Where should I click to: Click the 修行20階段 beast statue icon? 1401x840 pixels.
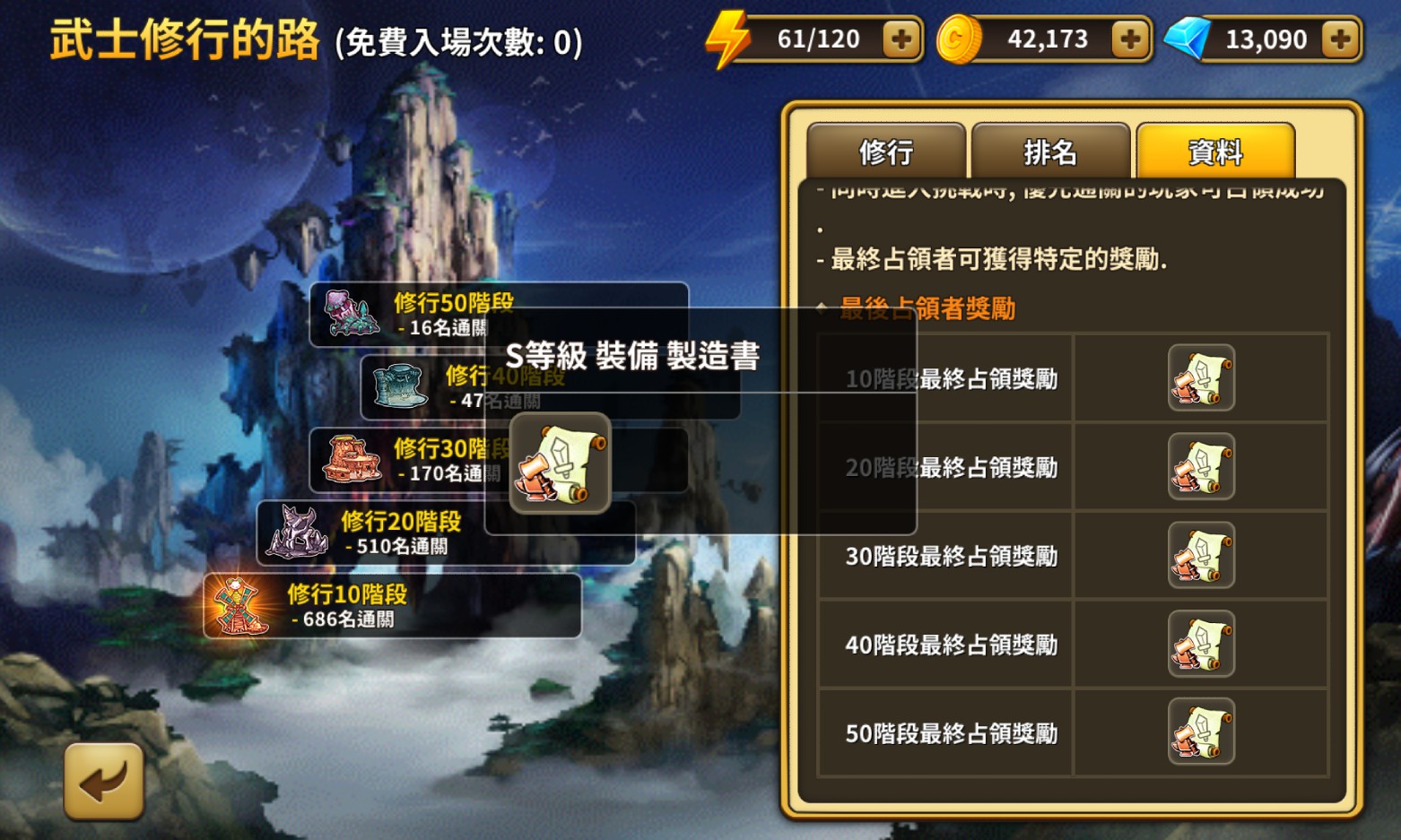click(x=296, y=533)
